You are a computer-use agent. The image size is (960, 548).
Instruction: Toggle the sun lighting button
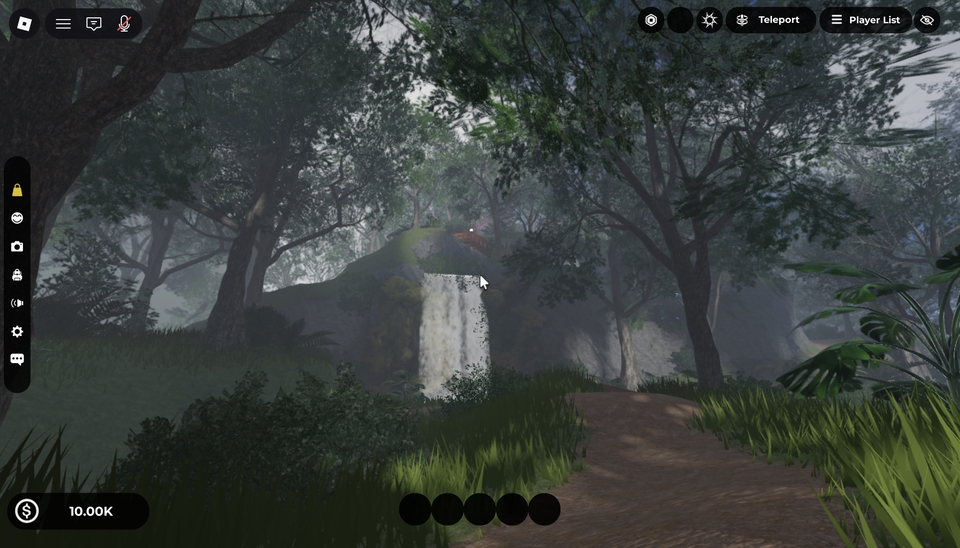point(710,20)
